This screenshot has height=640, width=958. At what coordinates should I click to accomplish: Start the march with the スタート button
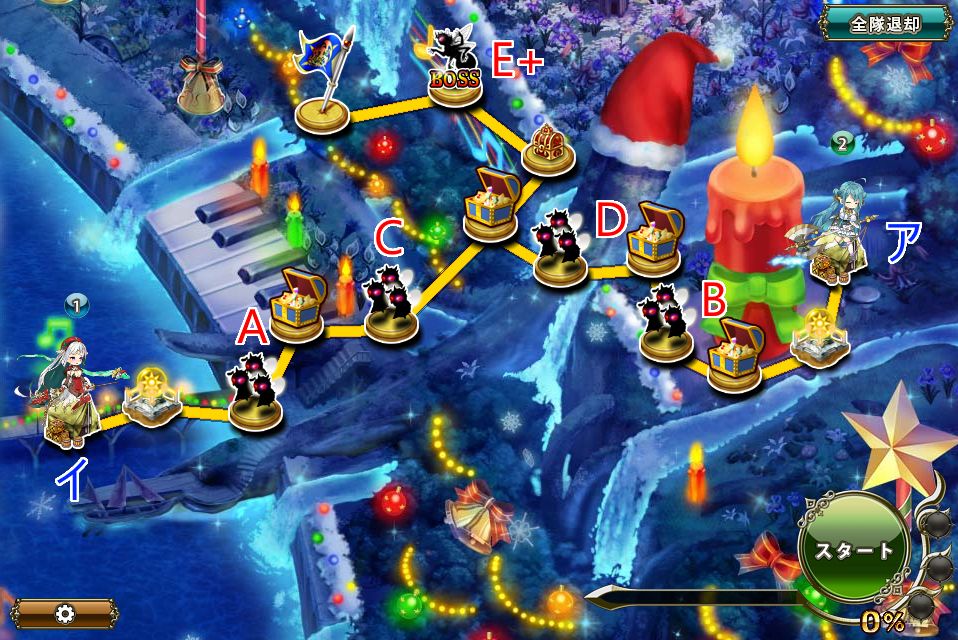click(x=853, y=549)
